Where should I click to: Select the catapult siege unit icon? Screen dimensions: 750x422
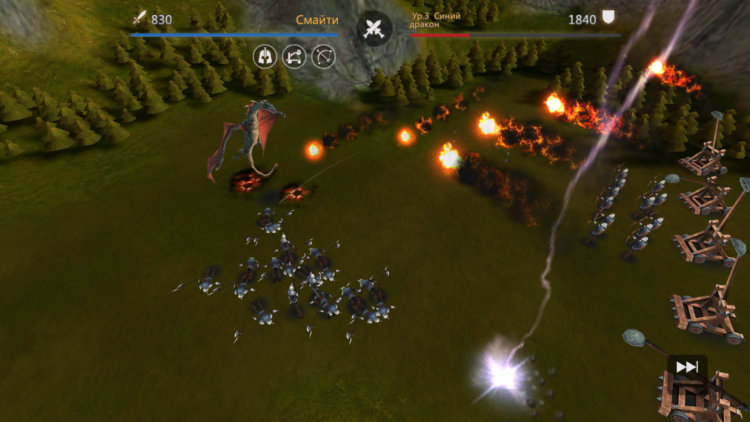294,55
